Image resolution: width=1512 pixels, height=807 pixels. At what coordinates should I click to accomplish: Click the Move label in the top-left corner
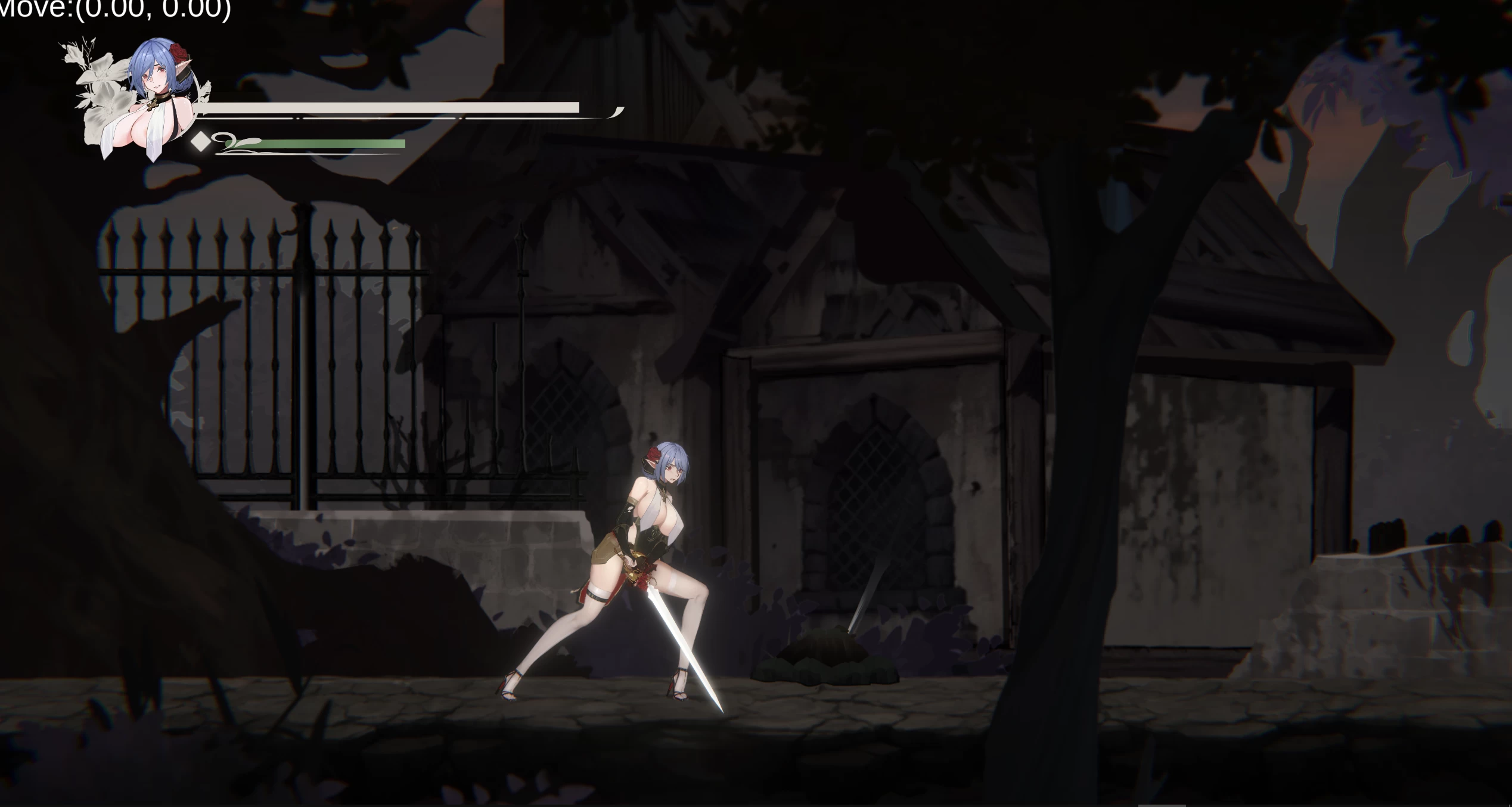pos(33,11)
